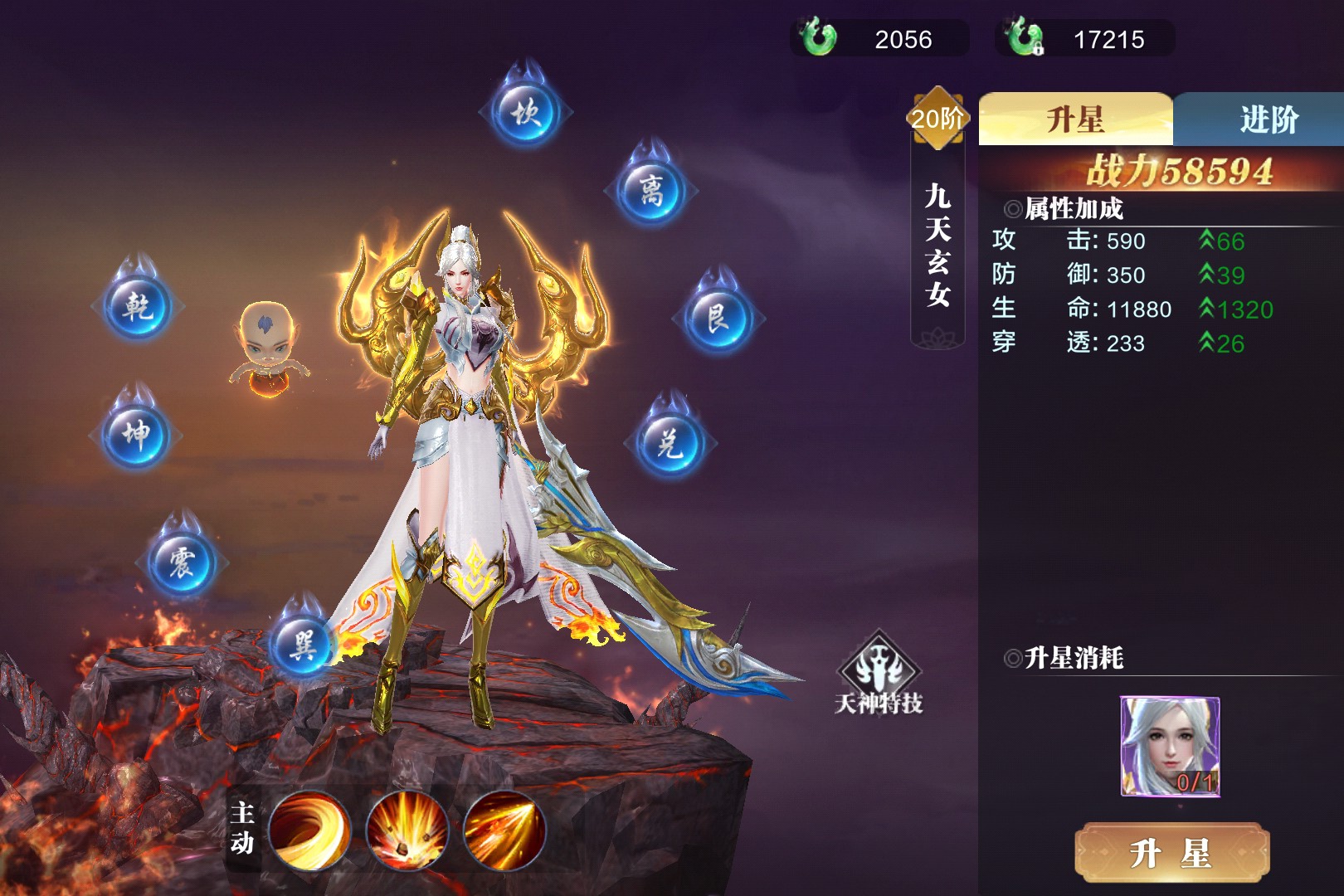The height and width of the screenshot is (896, 1344).
Task: Click the 升星 upgrade button
Action: (x=1171, y=853)
